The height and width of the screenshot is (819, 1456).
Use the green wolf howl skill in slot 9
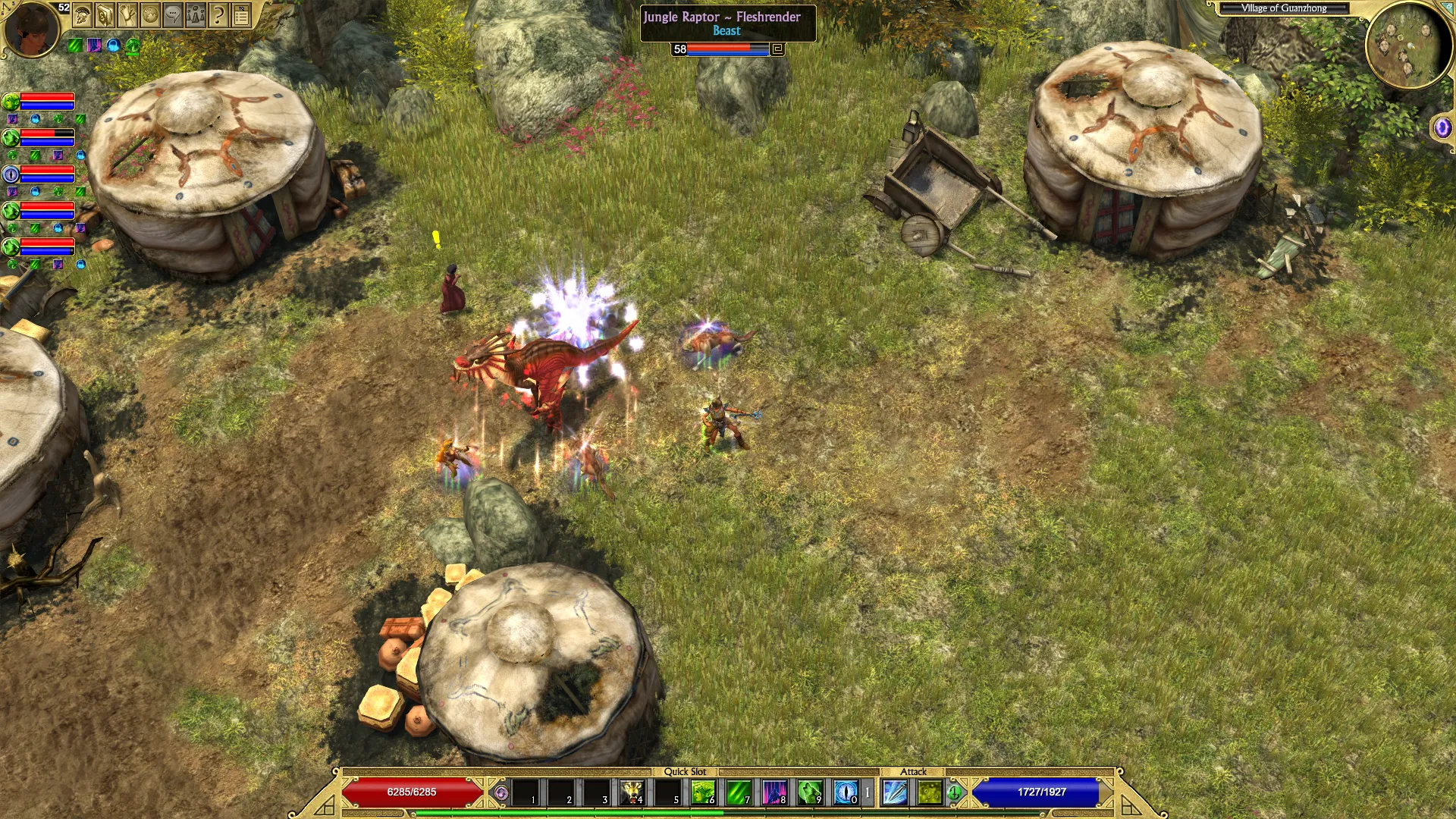pyautogui.click(x=810, y=792)
